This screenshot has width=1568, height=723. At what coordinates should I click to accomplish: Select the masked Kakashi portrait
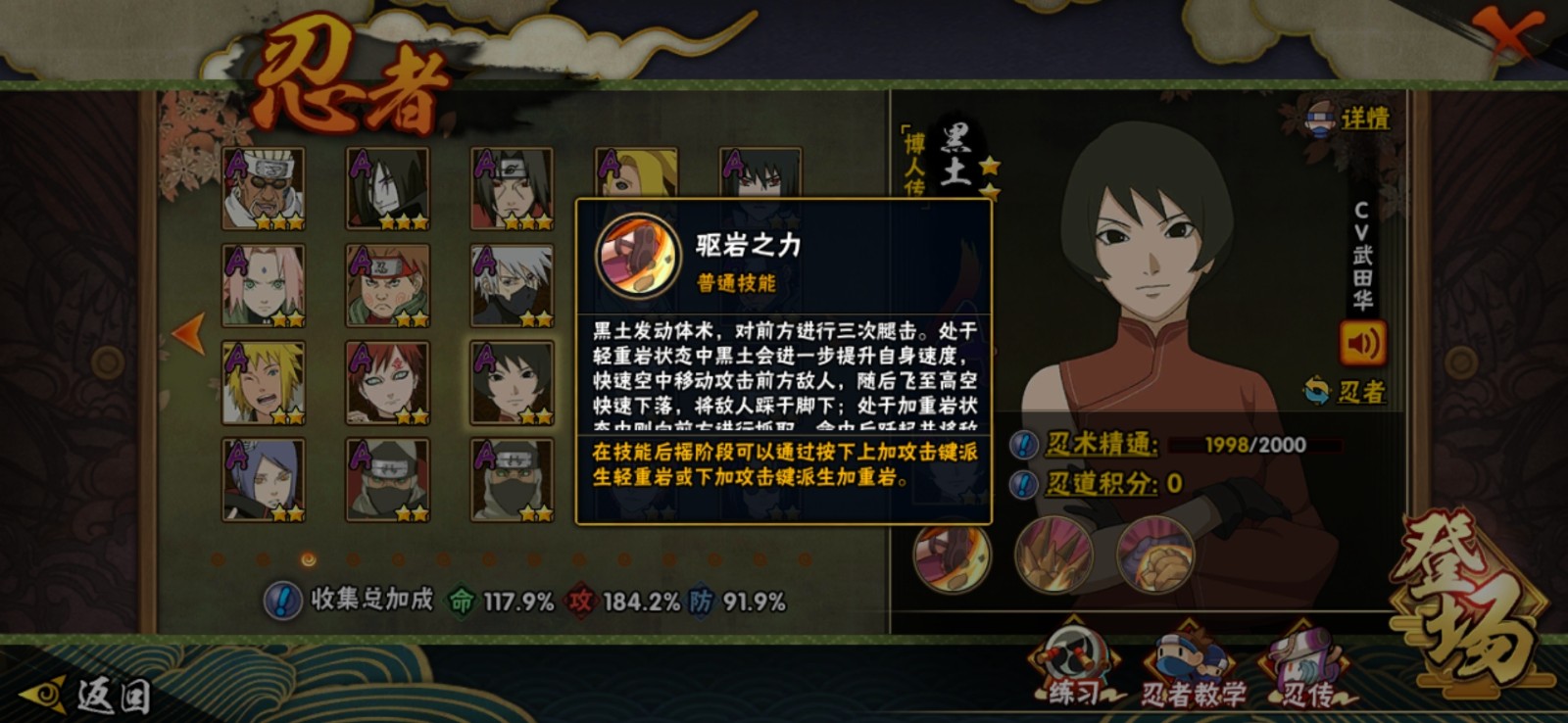(x=512, y=285)
